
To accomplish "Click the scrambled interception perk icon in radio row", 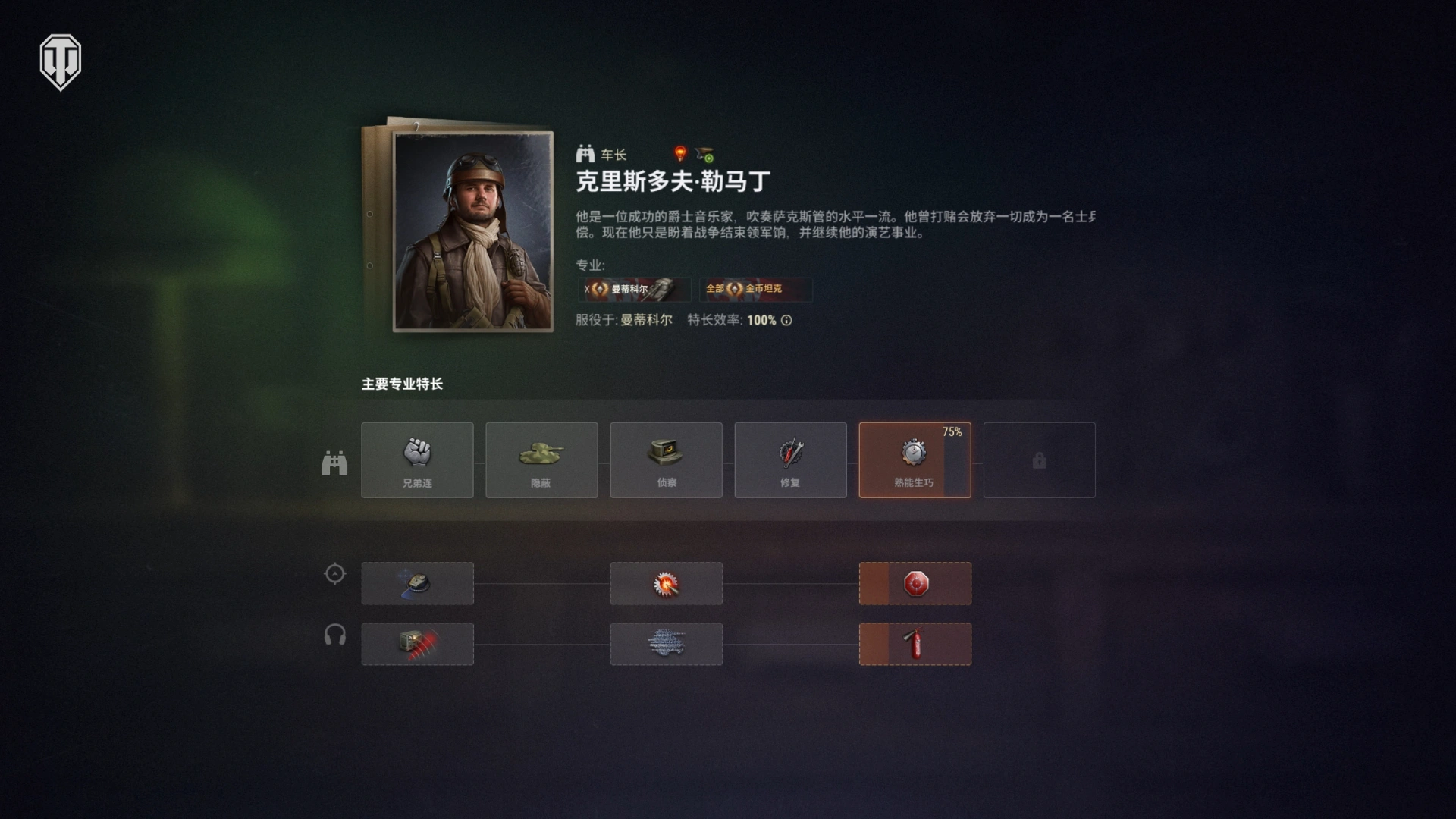I will pos(666,644).
